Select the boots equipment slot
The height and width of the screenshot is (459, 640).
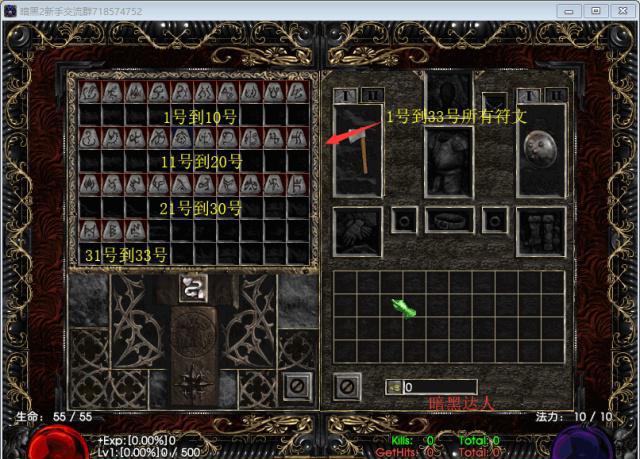click(541, 231)
